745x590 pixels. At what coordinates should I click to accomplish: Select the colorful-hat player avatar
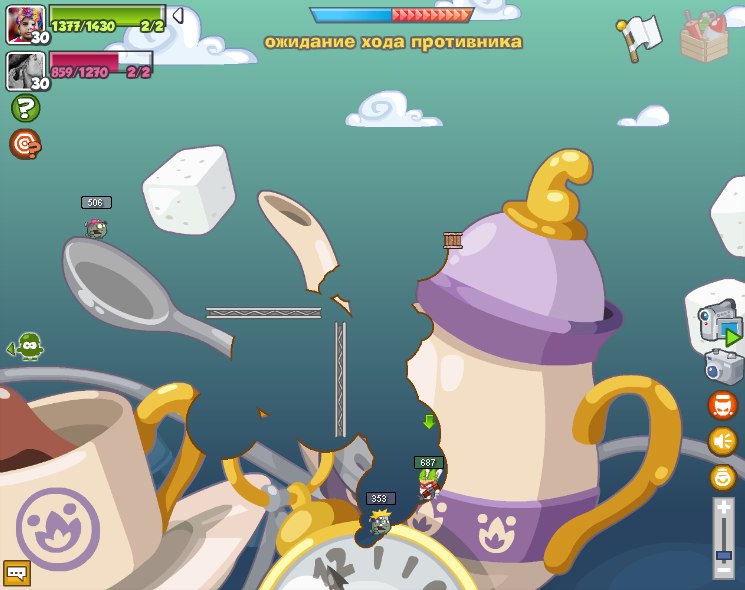[25, 24]
